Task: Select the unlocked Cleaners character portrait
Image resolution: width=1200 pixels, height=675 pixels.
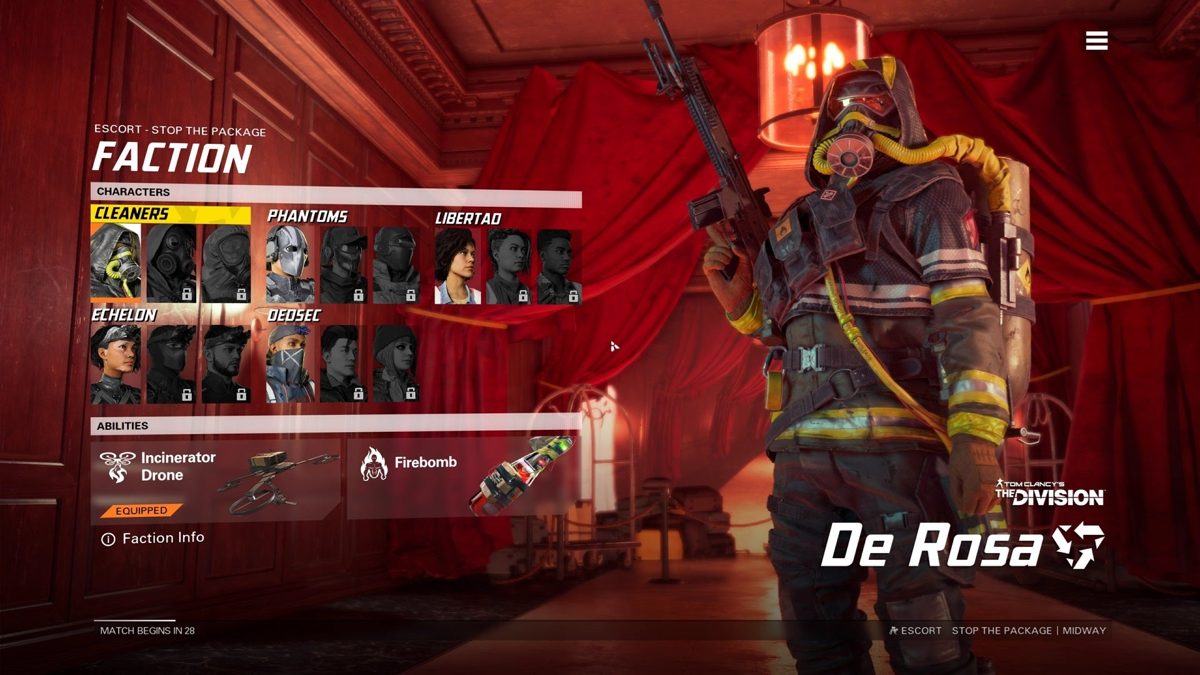Action: 115,263
